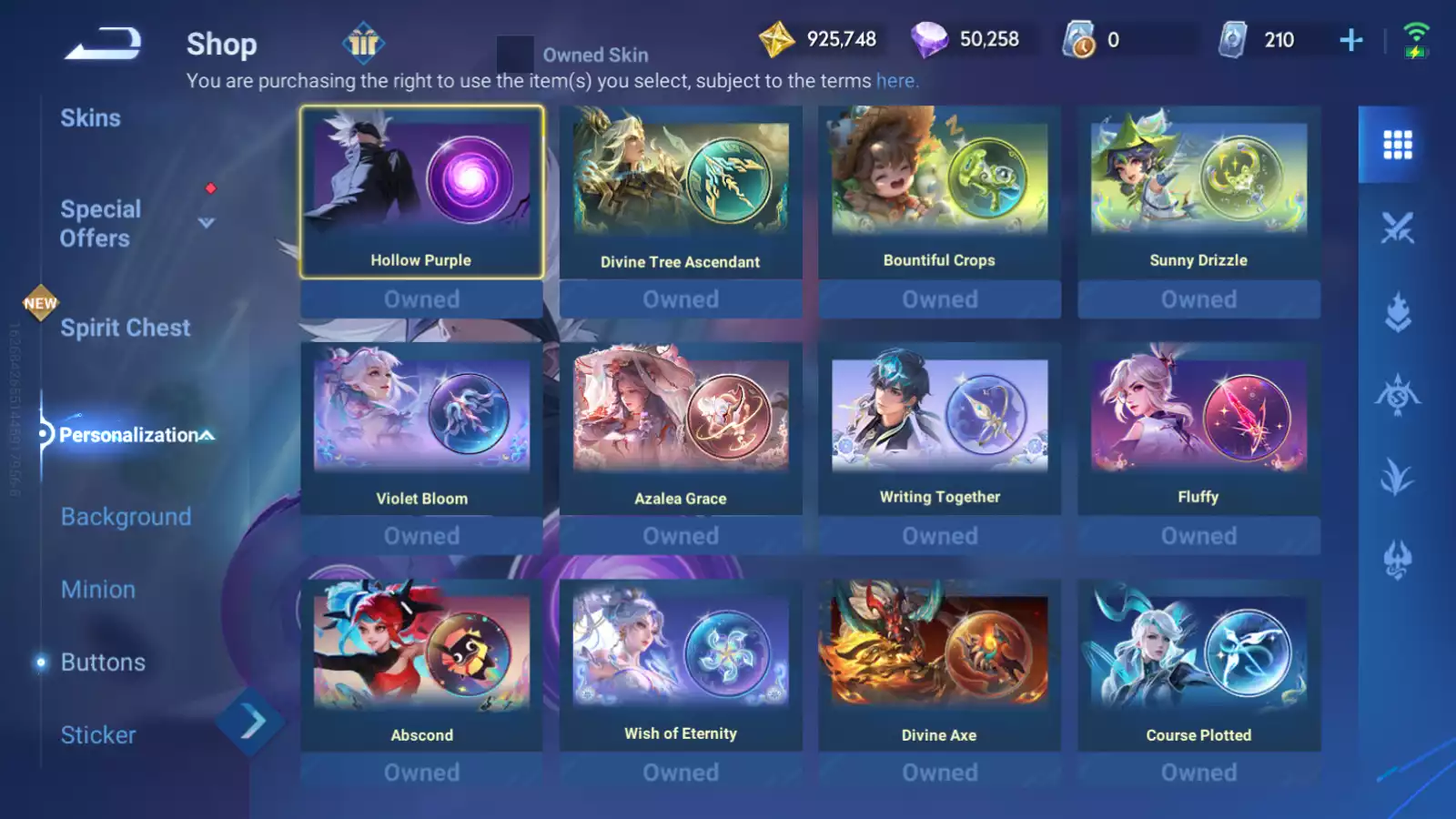Open the terms via the here link

(895, 80)
